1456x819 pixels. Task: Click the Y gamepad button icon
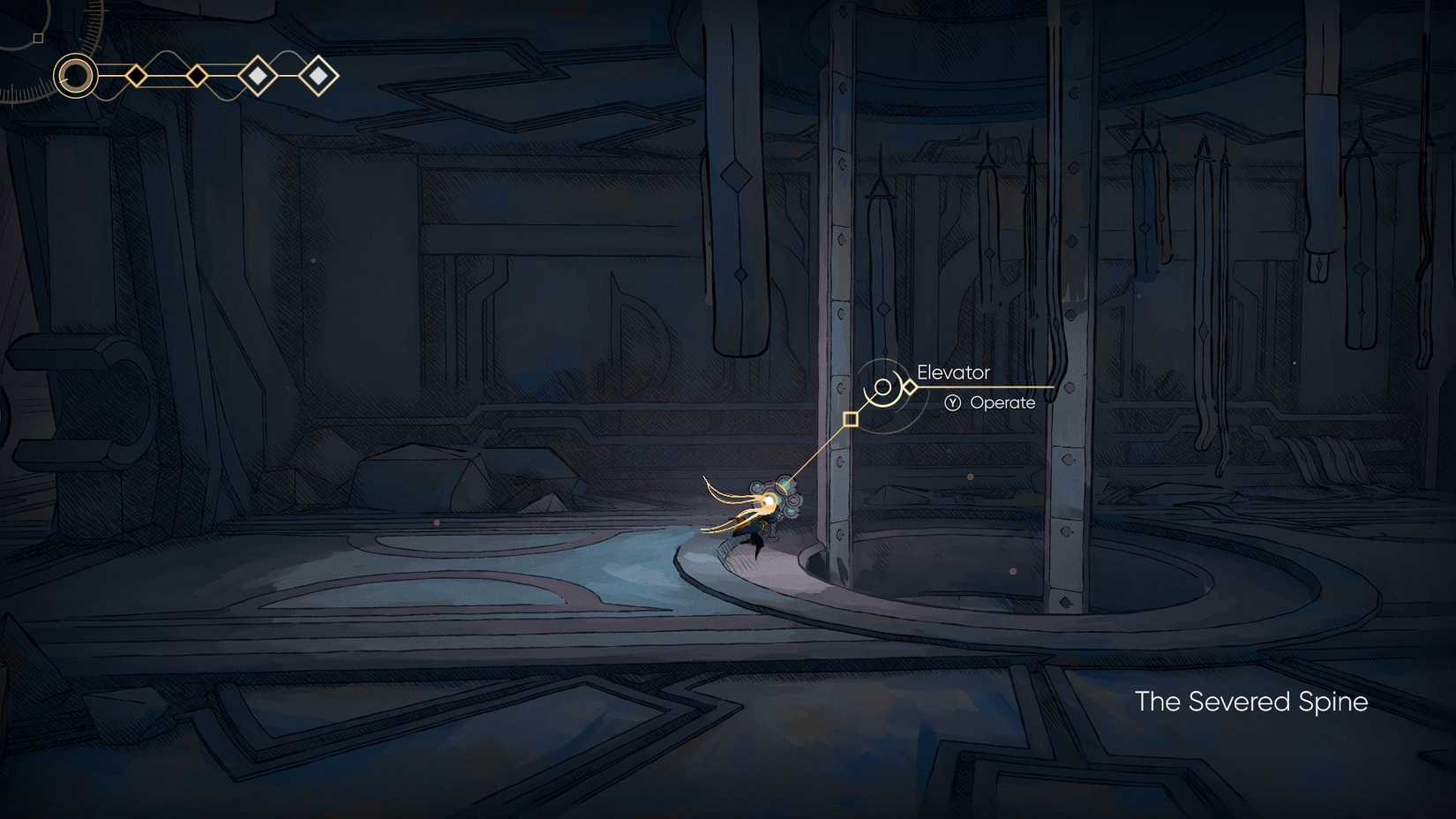click(951, 402)
